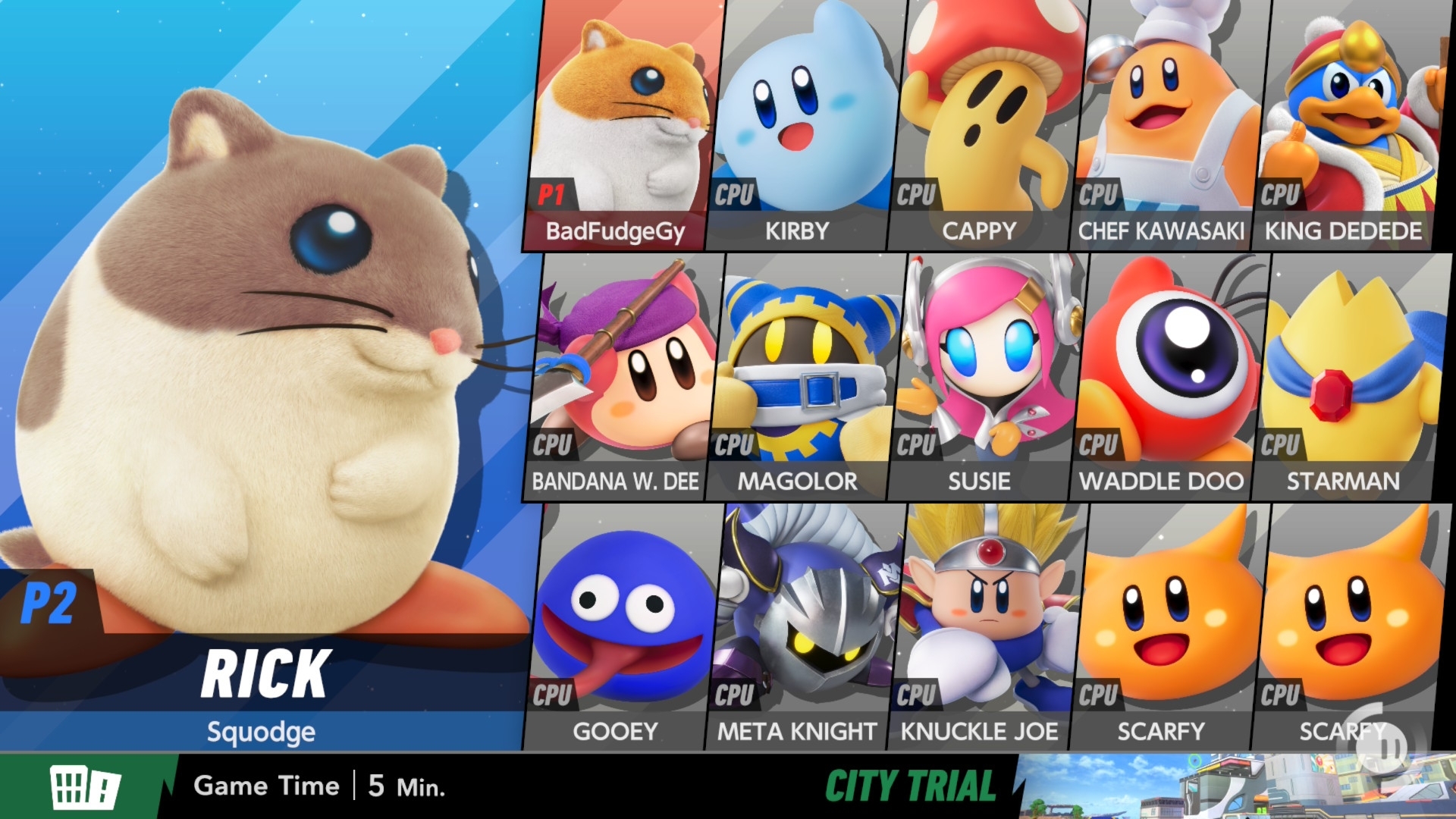Pick the Cappy mushroom character tile
1456x819 pixels.
point(986,125)
